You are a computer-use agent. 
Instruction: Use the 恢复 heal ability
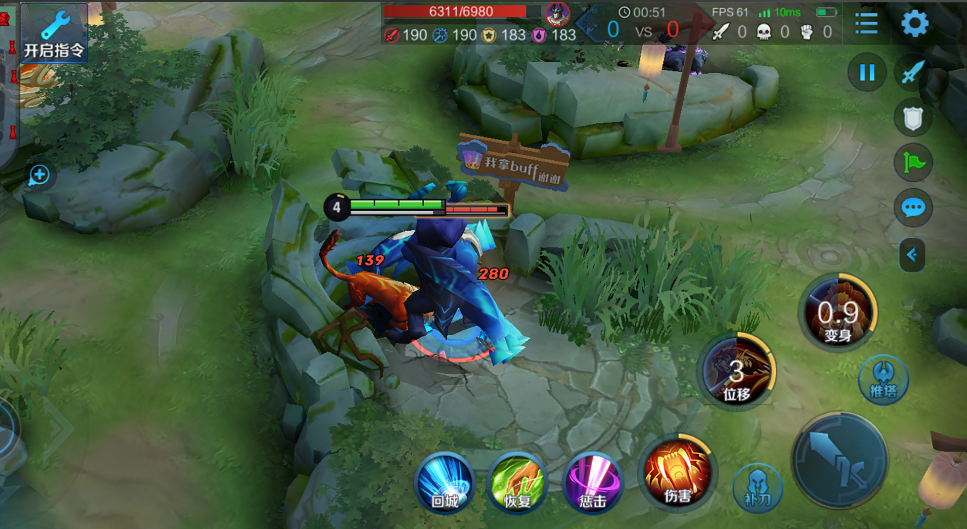click(x=516, y=482)
